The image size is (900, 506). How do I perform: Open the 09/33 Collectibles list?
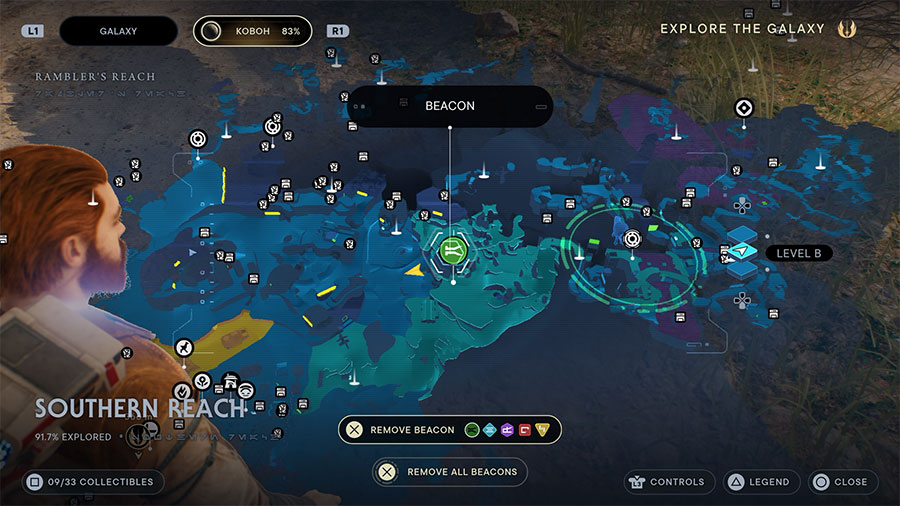coord(90,482)
